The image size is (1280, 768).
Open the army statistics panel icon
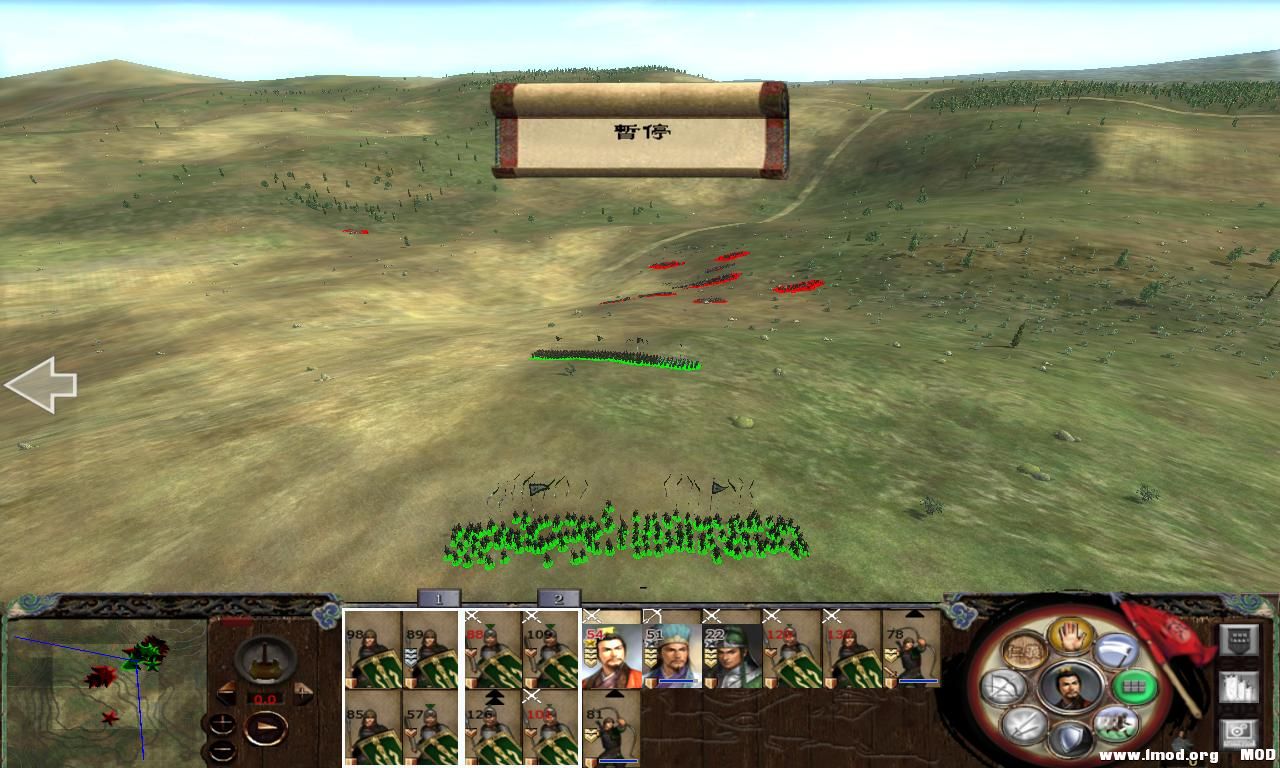point(1239,688)
